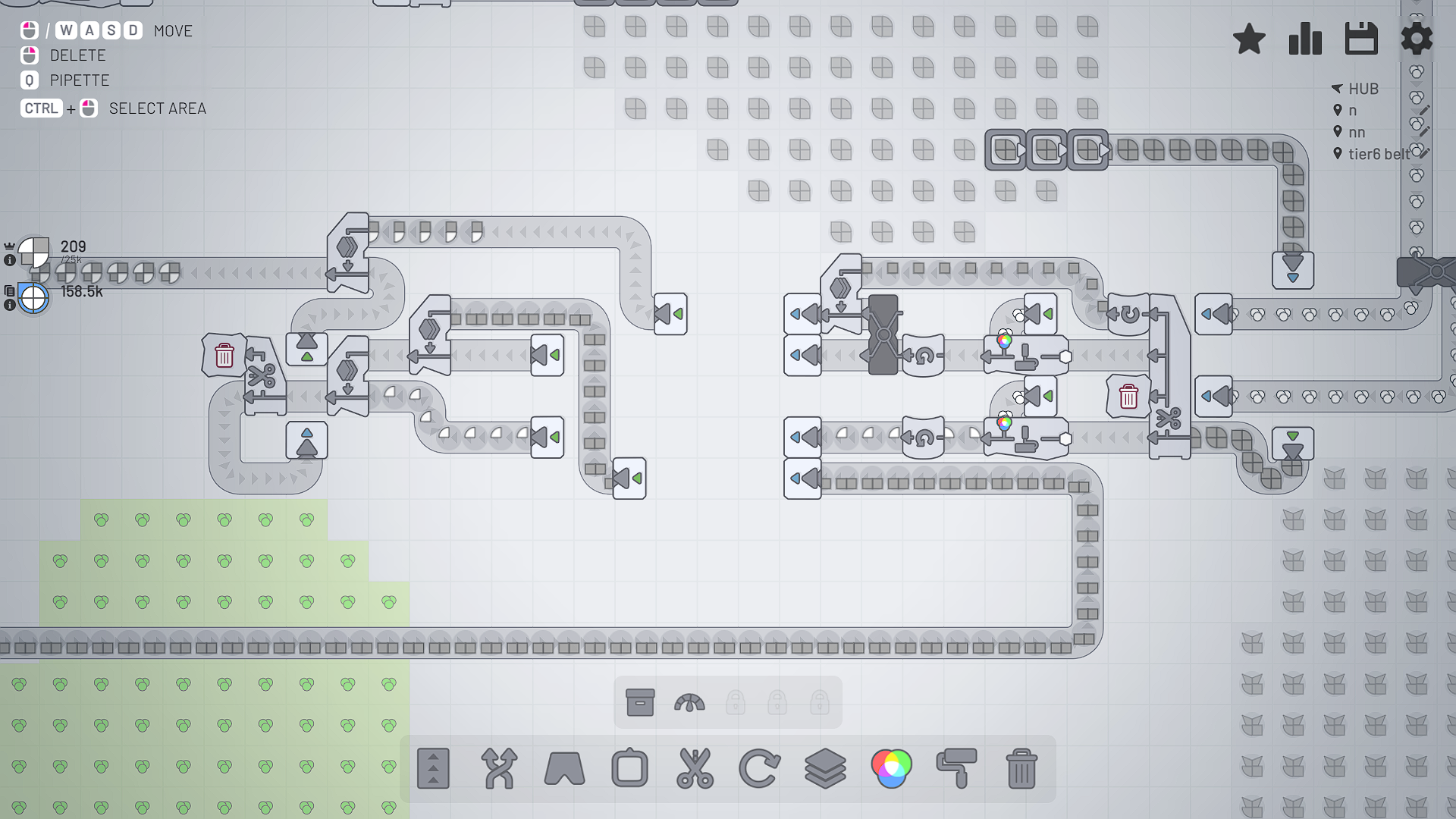Open the save menu via the disk icon
This screenshot has width=1456, height=819.
pos(1361,39)
